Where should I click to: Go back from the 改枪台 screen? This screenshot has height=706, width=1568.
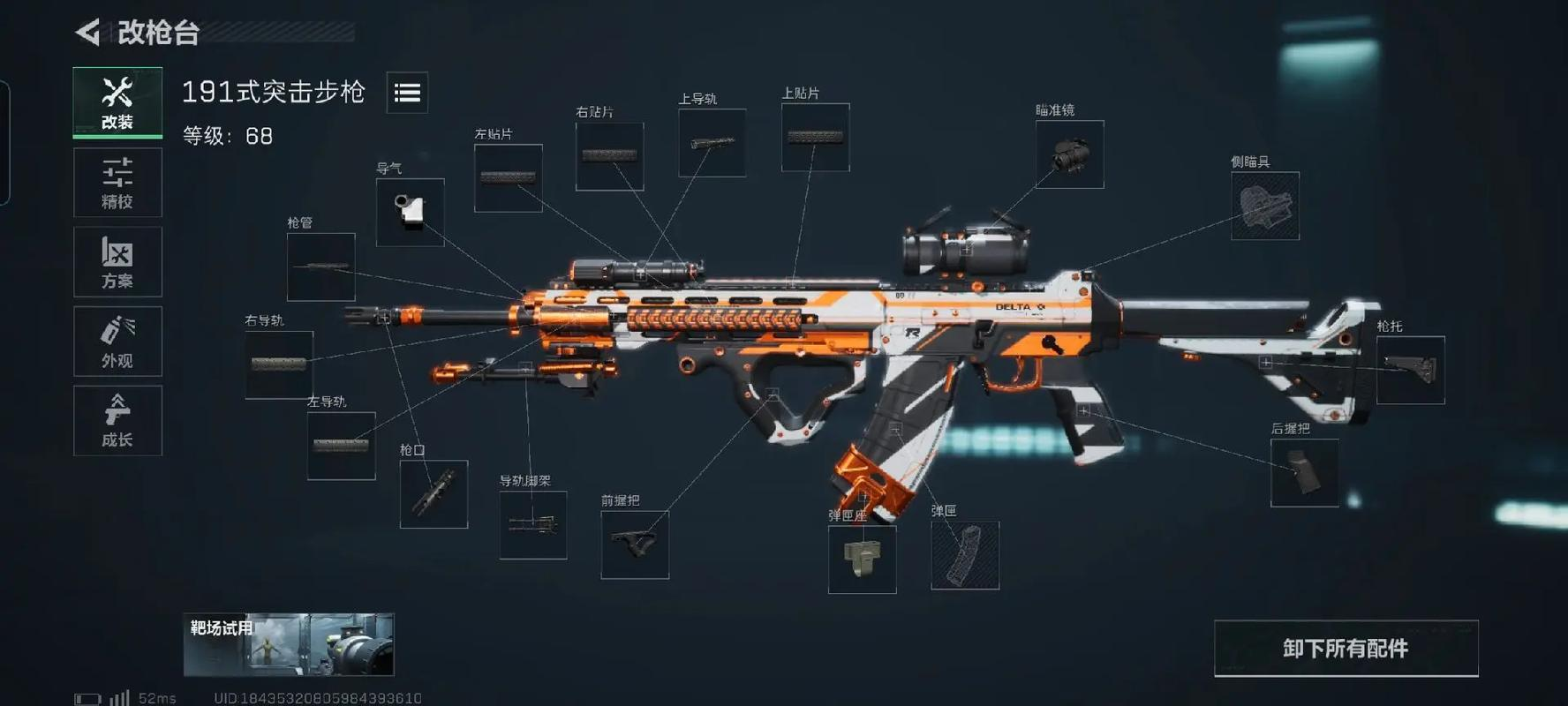point(88,33)
